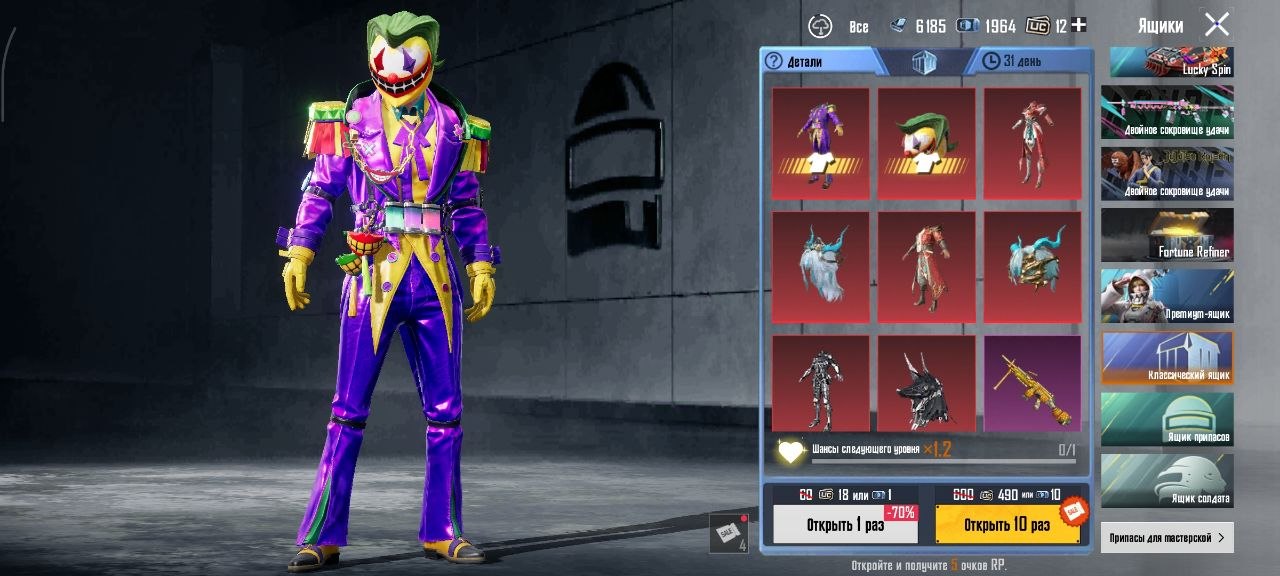1280x576 pixels.
Task: Preview the purple joker suit reward
Action: 821,142
